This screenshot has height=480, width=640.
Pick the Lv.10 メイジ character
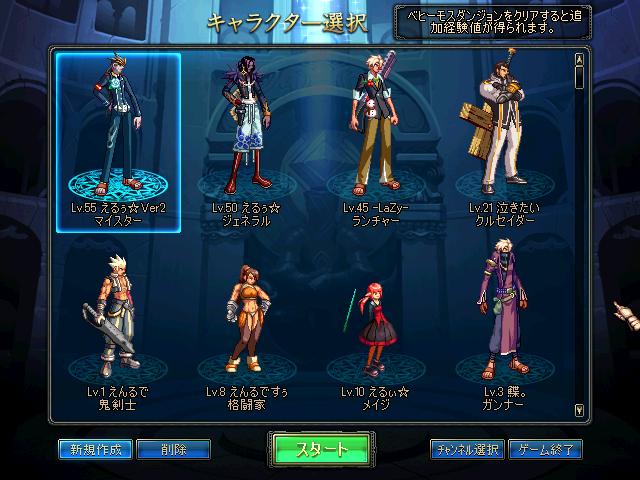[374, 330]
